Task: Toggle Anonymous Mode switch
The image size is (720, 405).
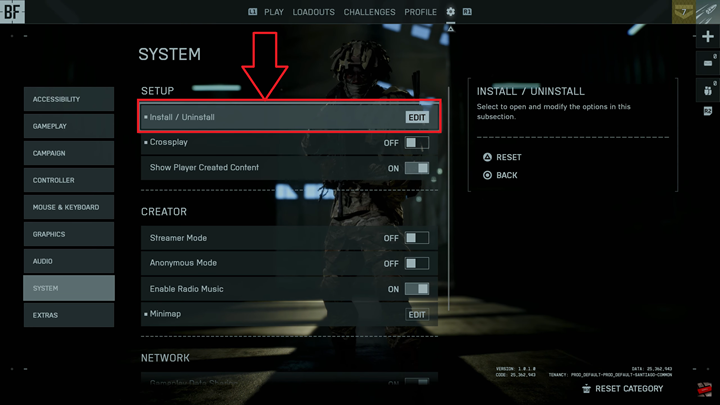Action: coord(417,263)
